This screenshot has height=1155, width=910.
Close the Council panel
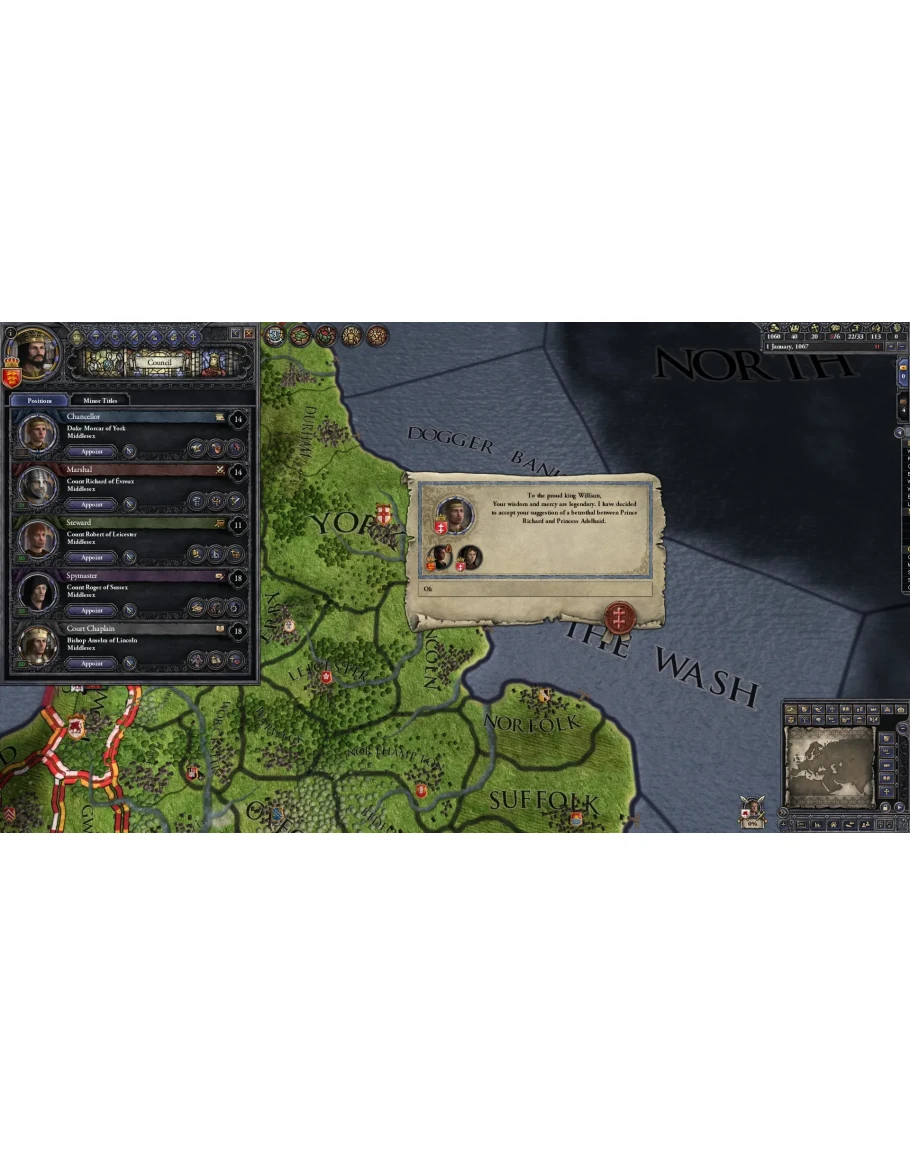point(249,333)
